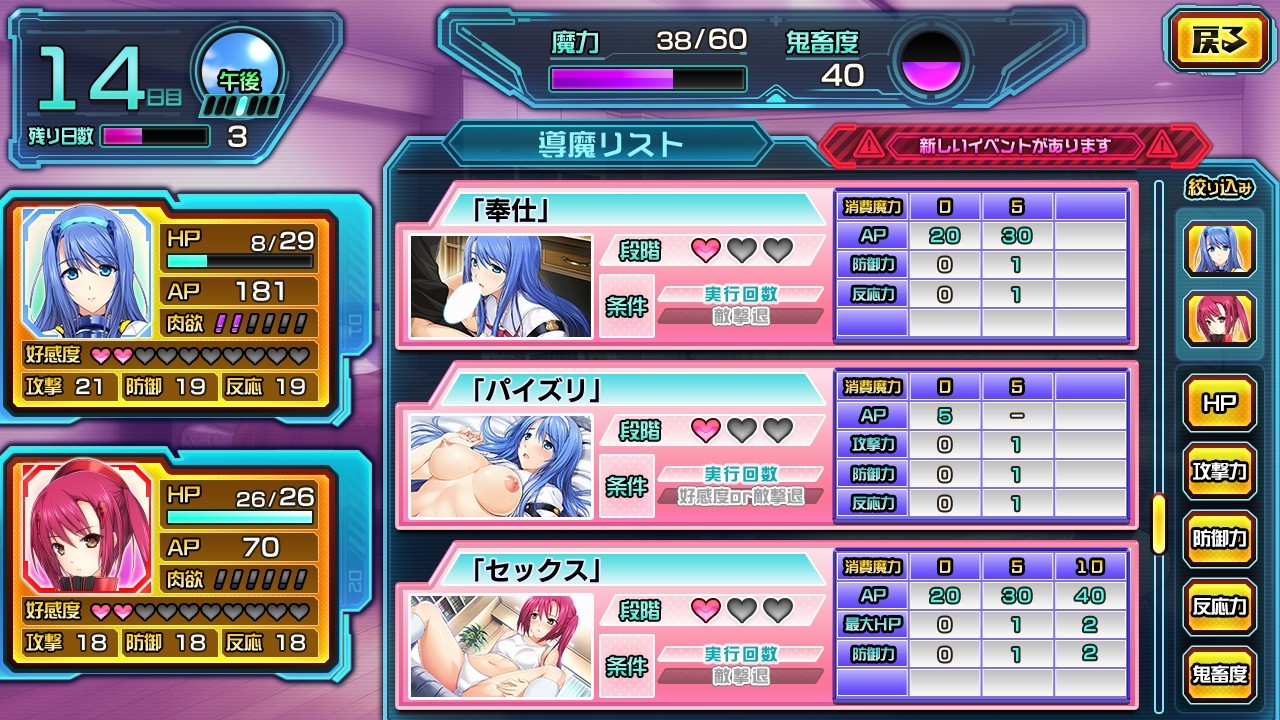1280x720 pixels.
Task: Select the 「奉仕」 list entry
Action: coord(615,267)
